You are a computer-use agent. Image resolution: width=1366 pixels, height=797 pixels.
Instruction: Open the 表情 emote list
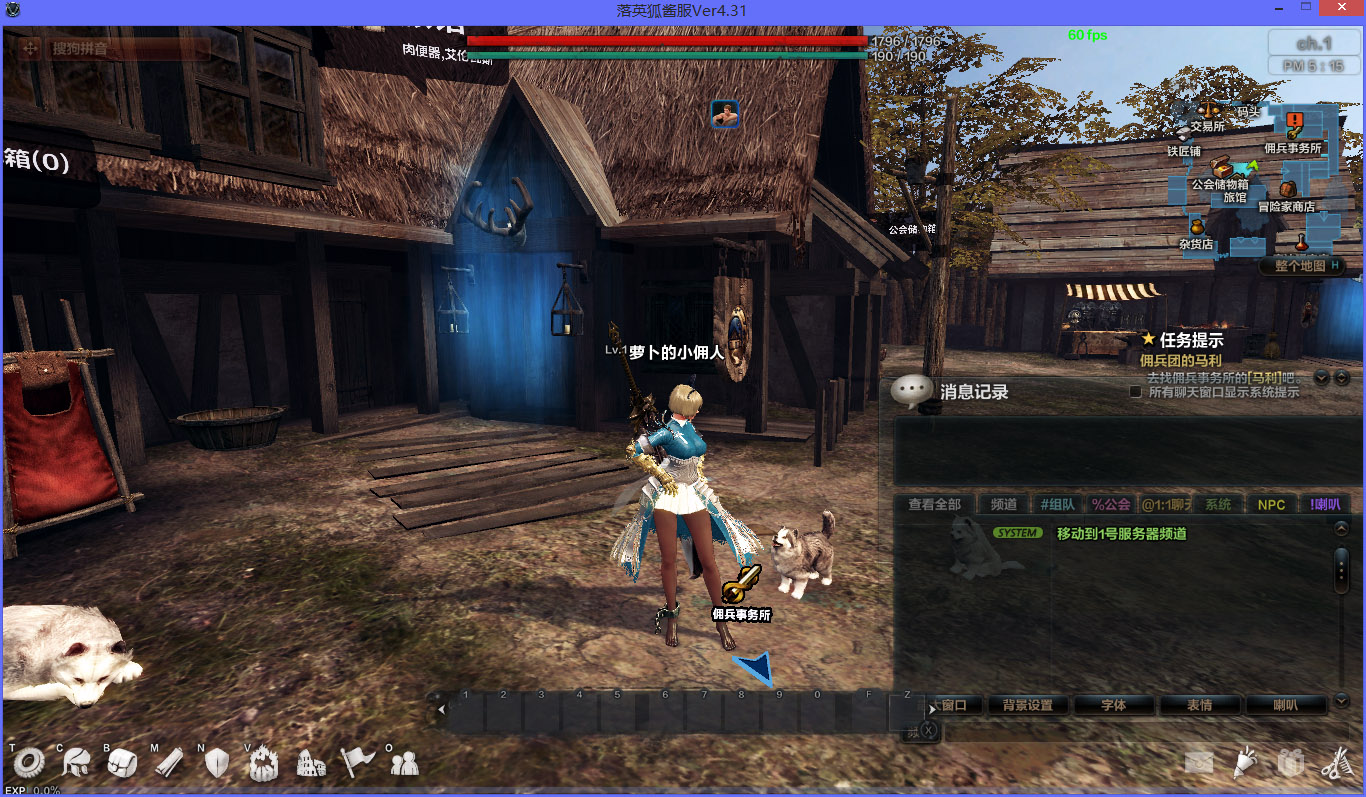click(x=1199, y=705)
